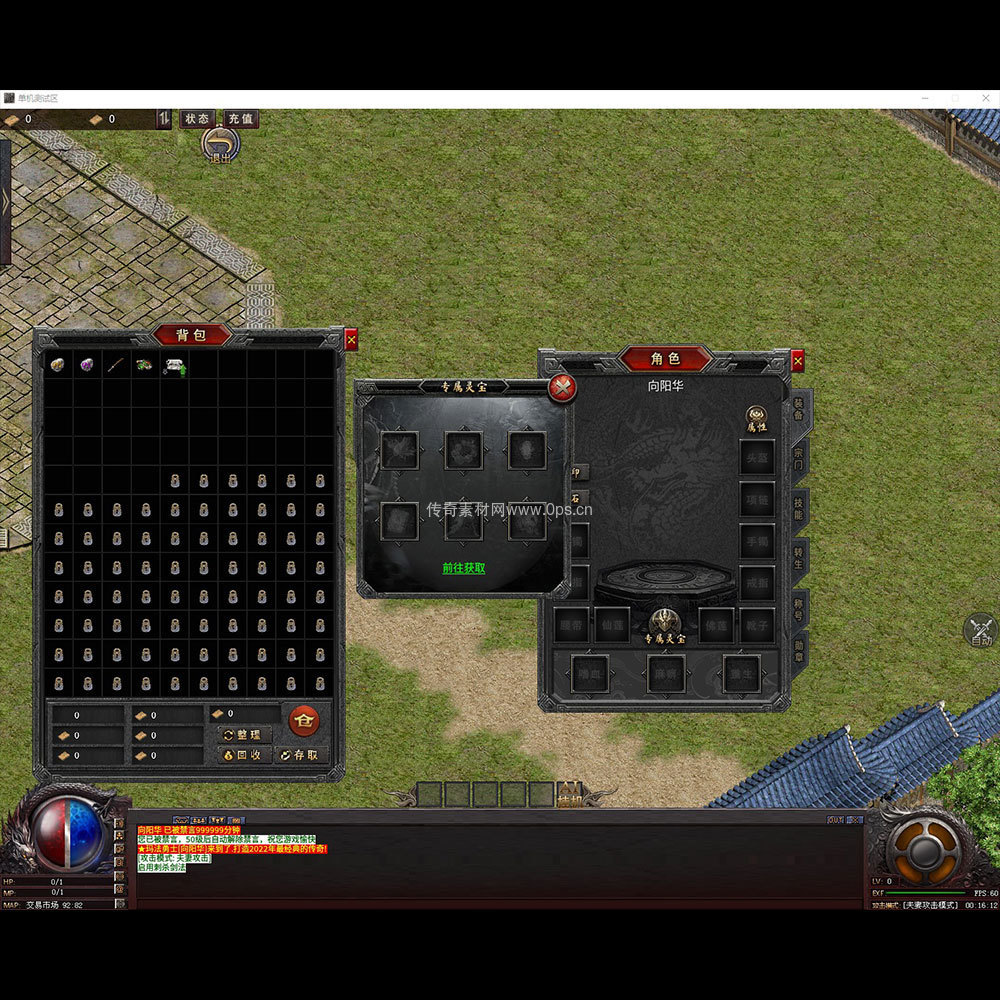The image size is (1000, 1000).
Task: Select the wooden staff in the backpack
Action: 116,365
